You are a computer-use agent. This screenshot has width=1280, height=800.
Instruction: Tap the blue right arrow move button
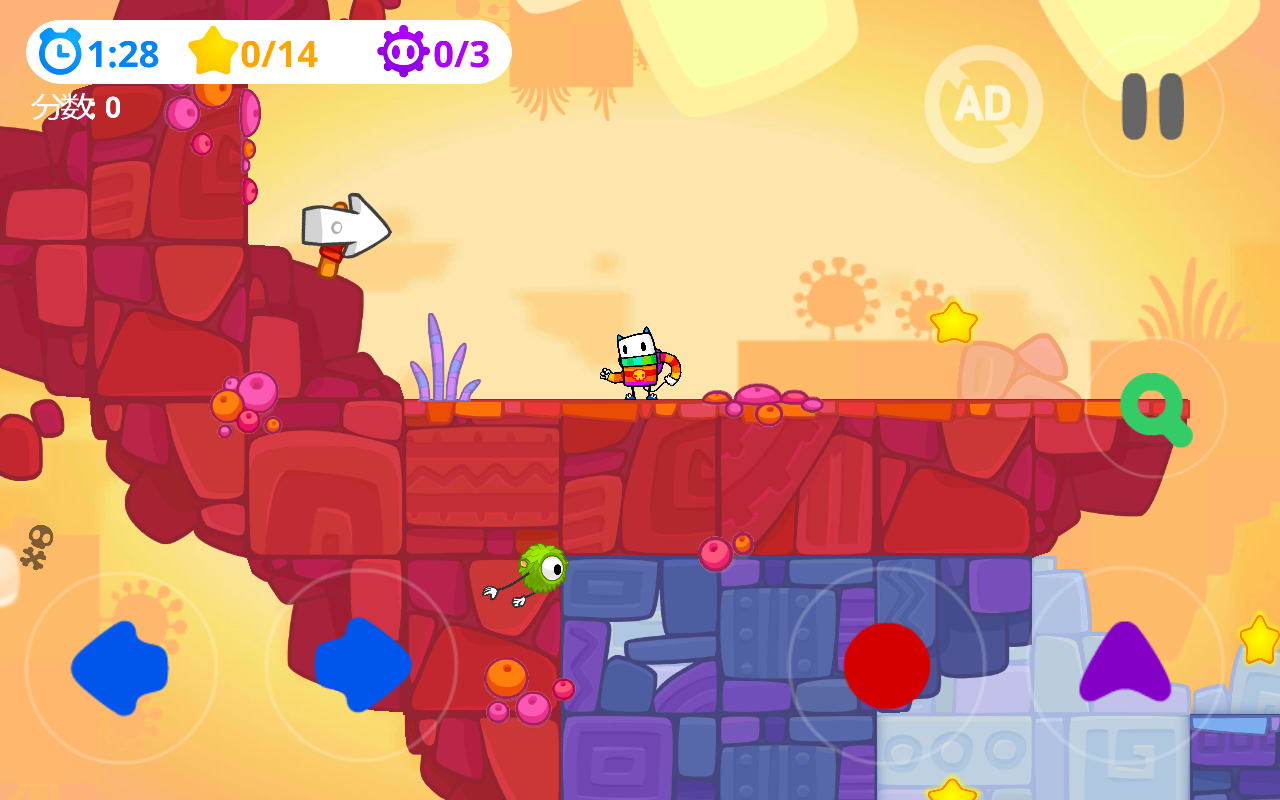(362, 665)
